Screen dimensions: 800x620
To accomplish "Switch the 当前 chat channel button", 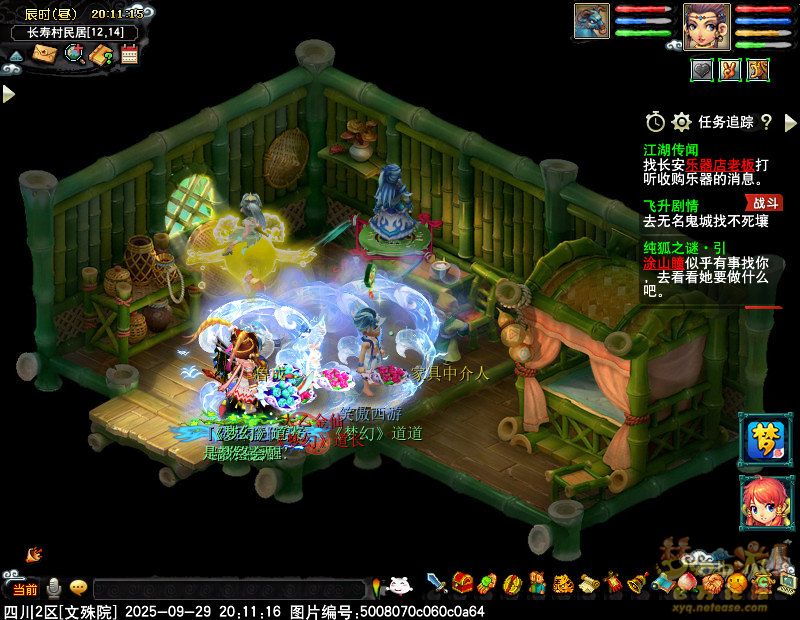I will pos(22,588).
